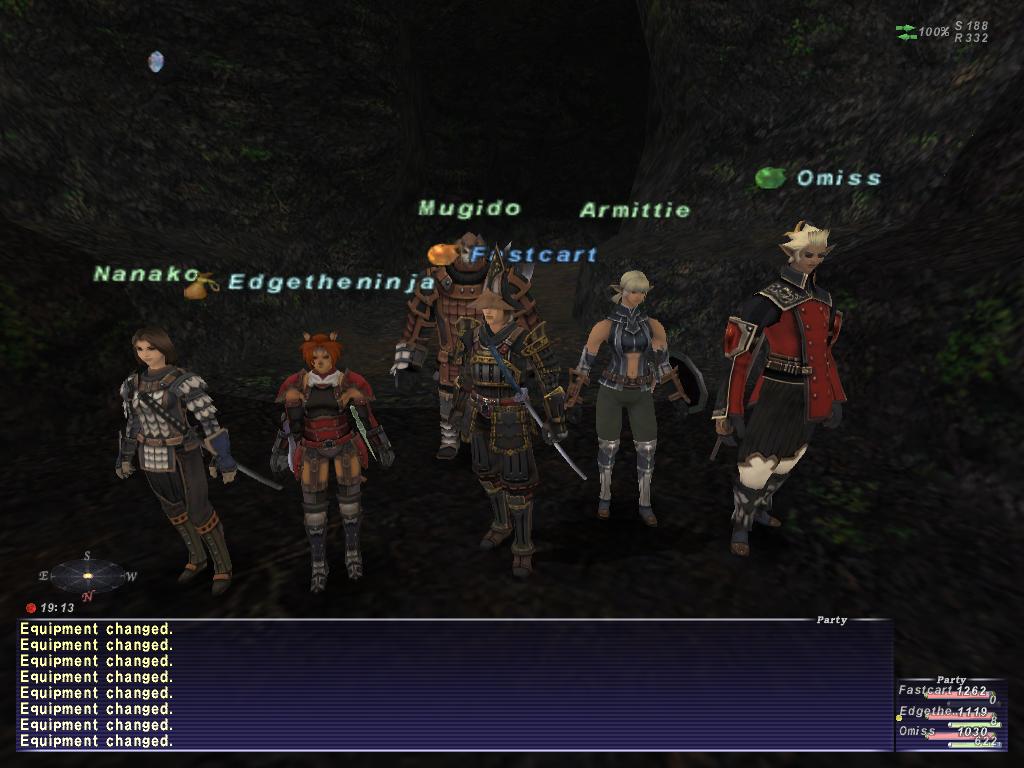This screenshot has width=1024, height=768.
Task: Click the compass above the chat log
Action: 87,576
